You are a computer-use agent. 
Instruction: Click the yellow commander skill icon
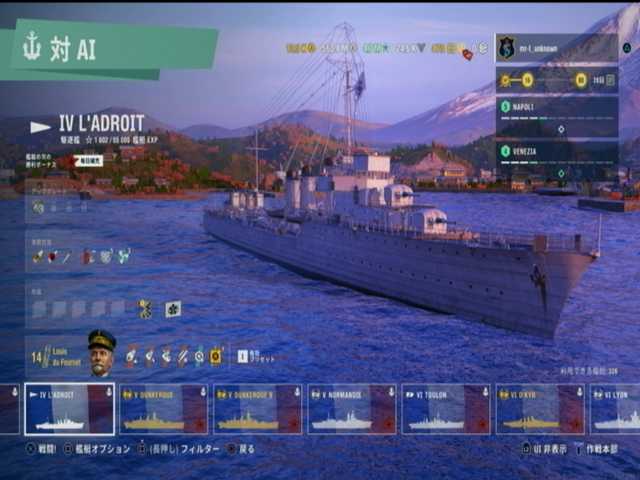point(215,355)
